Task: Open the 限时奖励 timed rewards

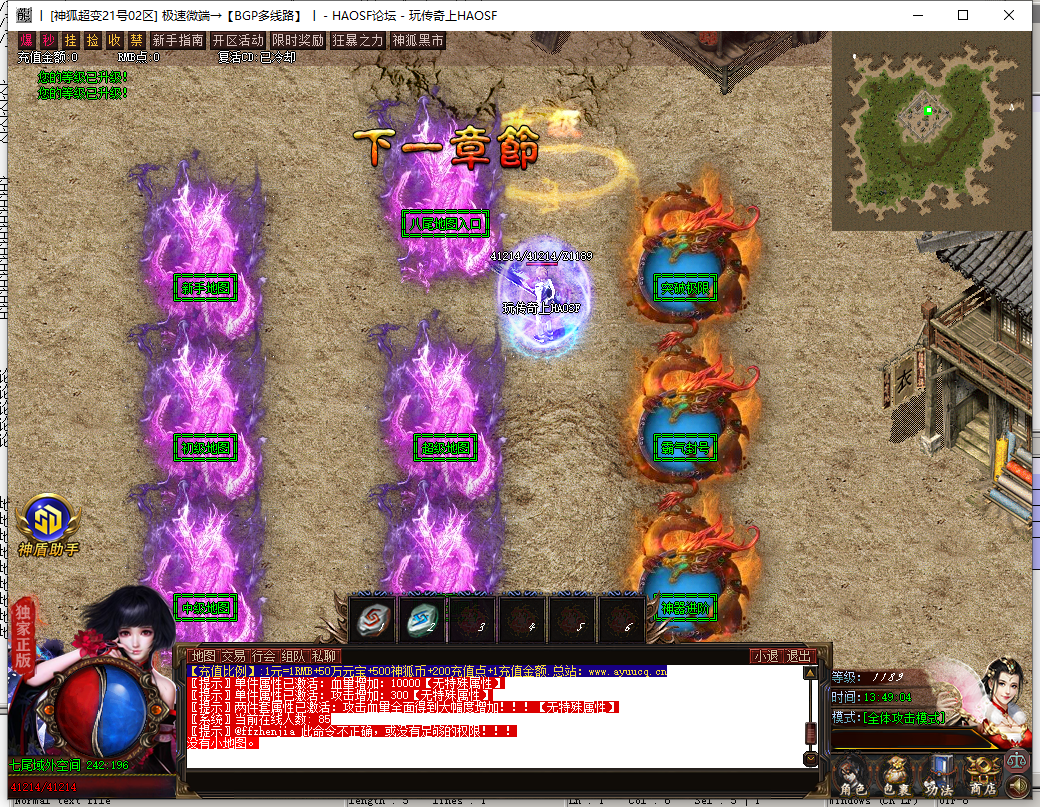Action: click(x=298, y=40)
